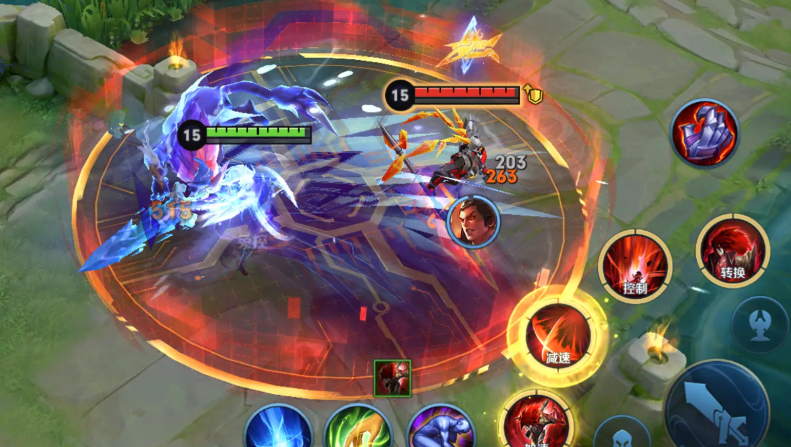Screen dimensions: 791x447
Task: Activate the purple crystal fist item skill
Action: (705, 133)
